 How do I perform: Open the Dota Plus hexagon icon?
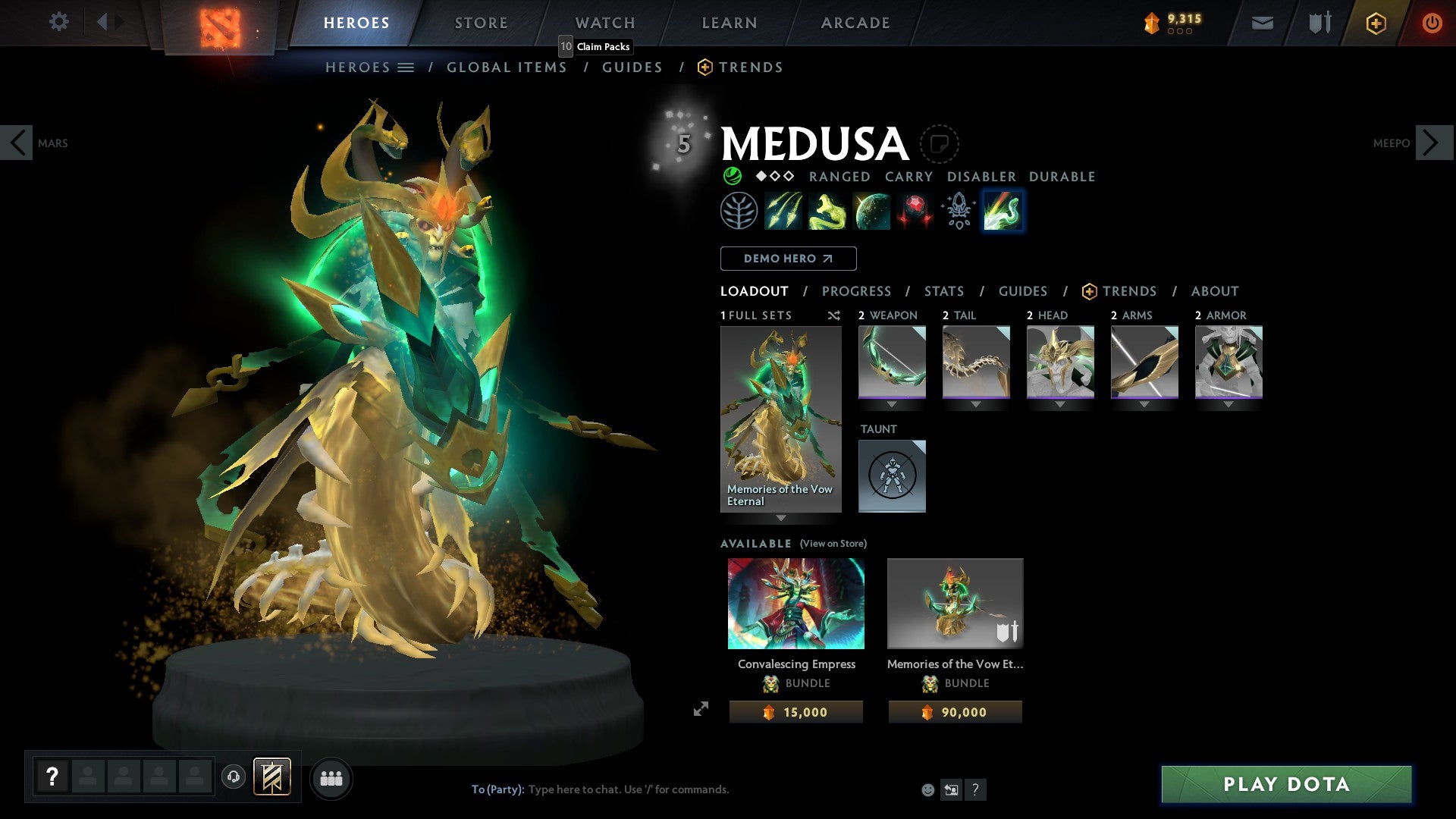pos(1376,23)
